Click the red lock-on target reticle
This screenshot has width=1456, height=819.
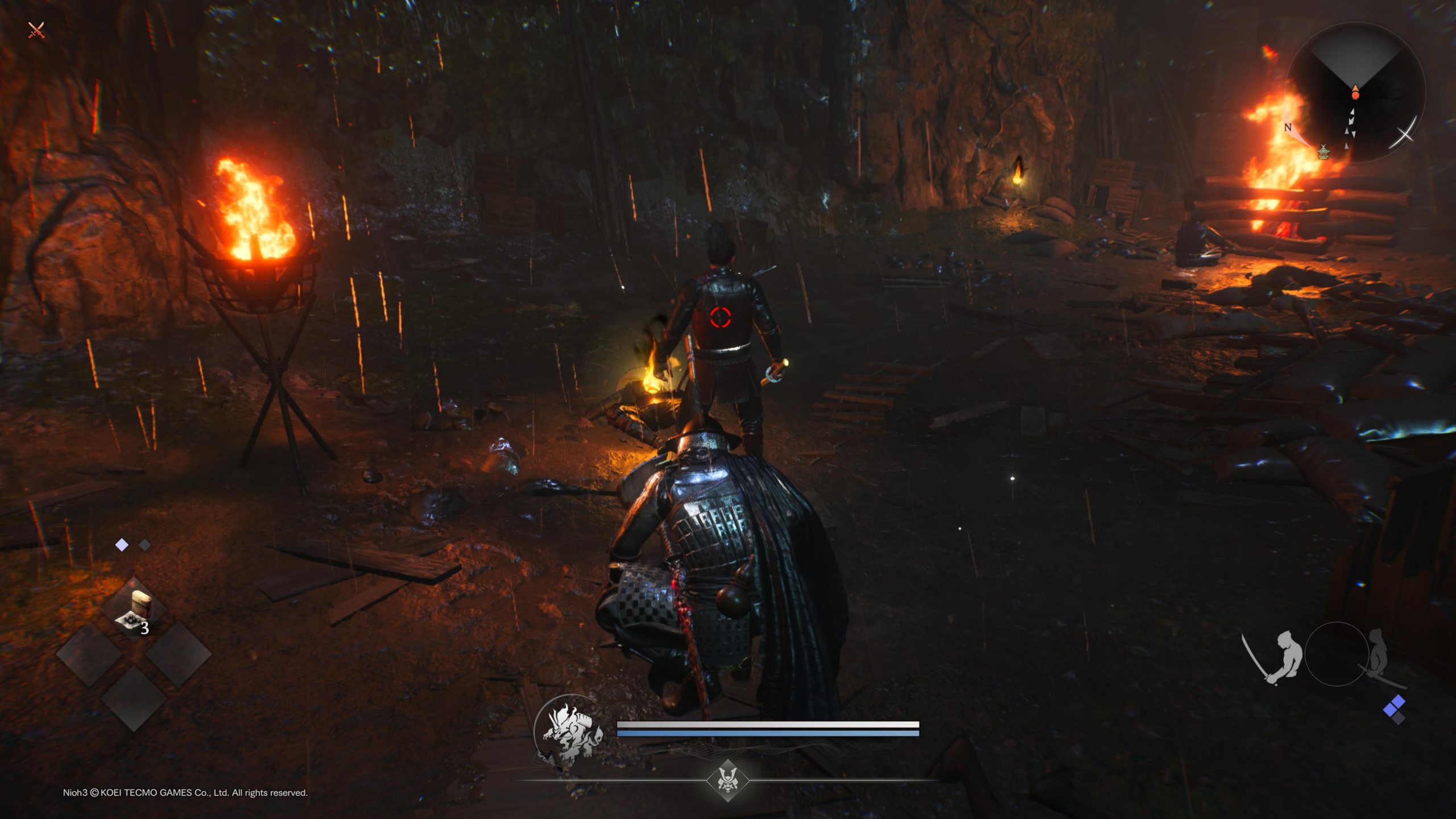720,317
